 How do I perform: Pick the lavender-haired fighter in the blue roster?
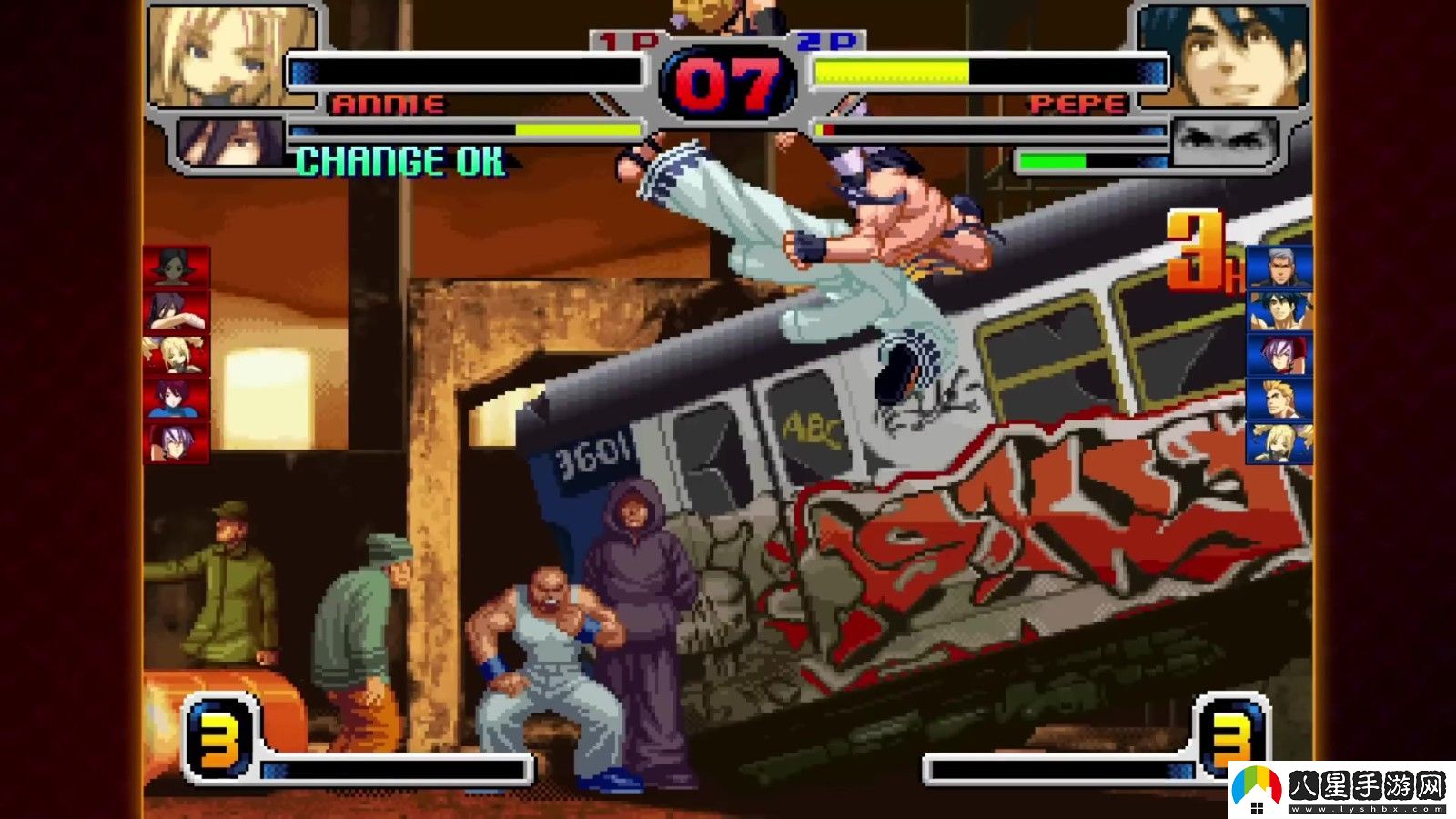[1279, 355]
